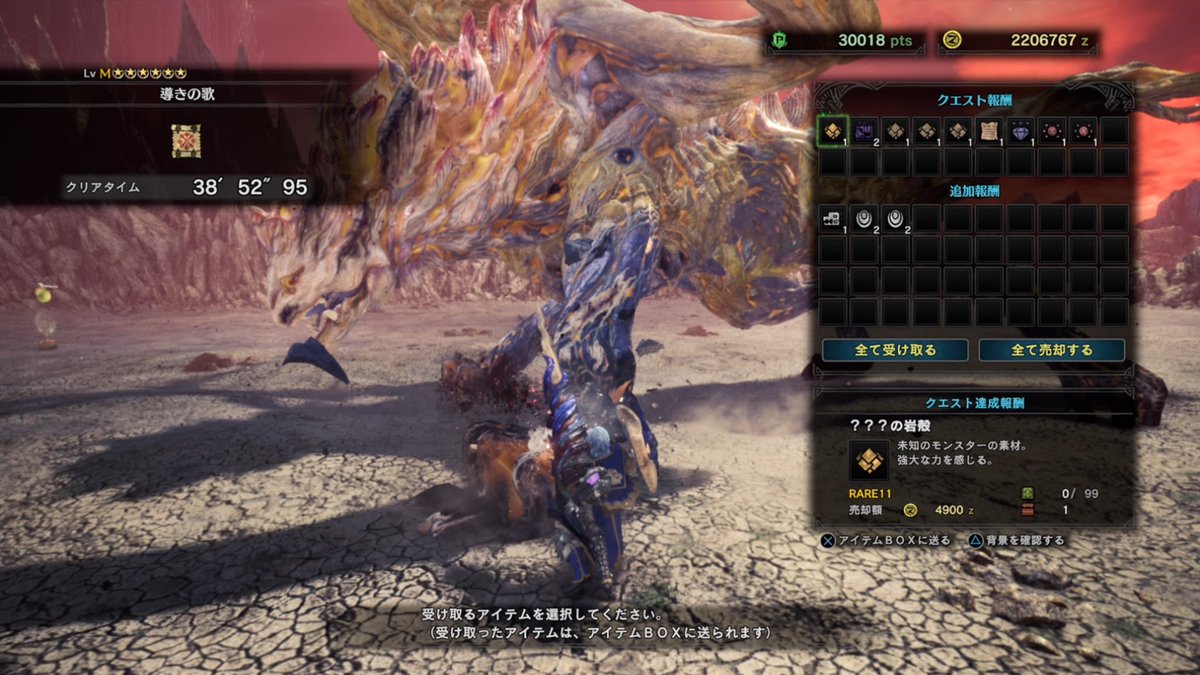Click the 全て受け取る (receive all) button
Image resolution: width=1200 pixels, height=675 pixels.
tap(895, 350)
